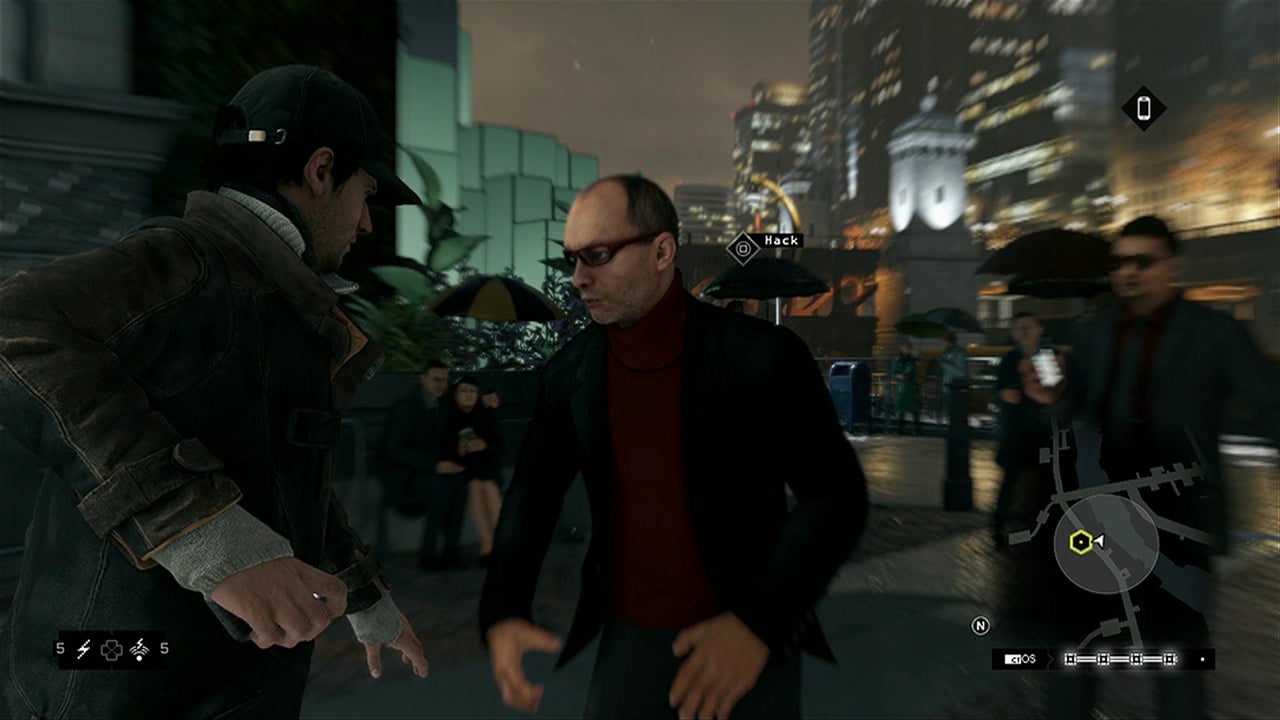Select the Hack diamond marker
This screenshot has width=1280, height=720.
742,248
